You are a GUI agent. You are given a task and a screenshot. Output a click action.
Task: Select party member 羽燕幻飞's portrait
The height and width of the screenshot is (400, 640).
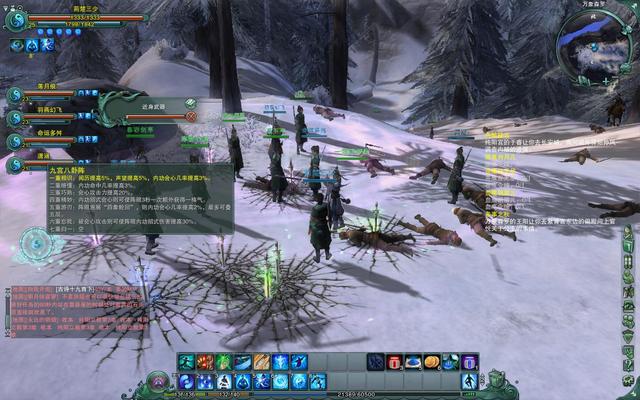tap(15, 119)
